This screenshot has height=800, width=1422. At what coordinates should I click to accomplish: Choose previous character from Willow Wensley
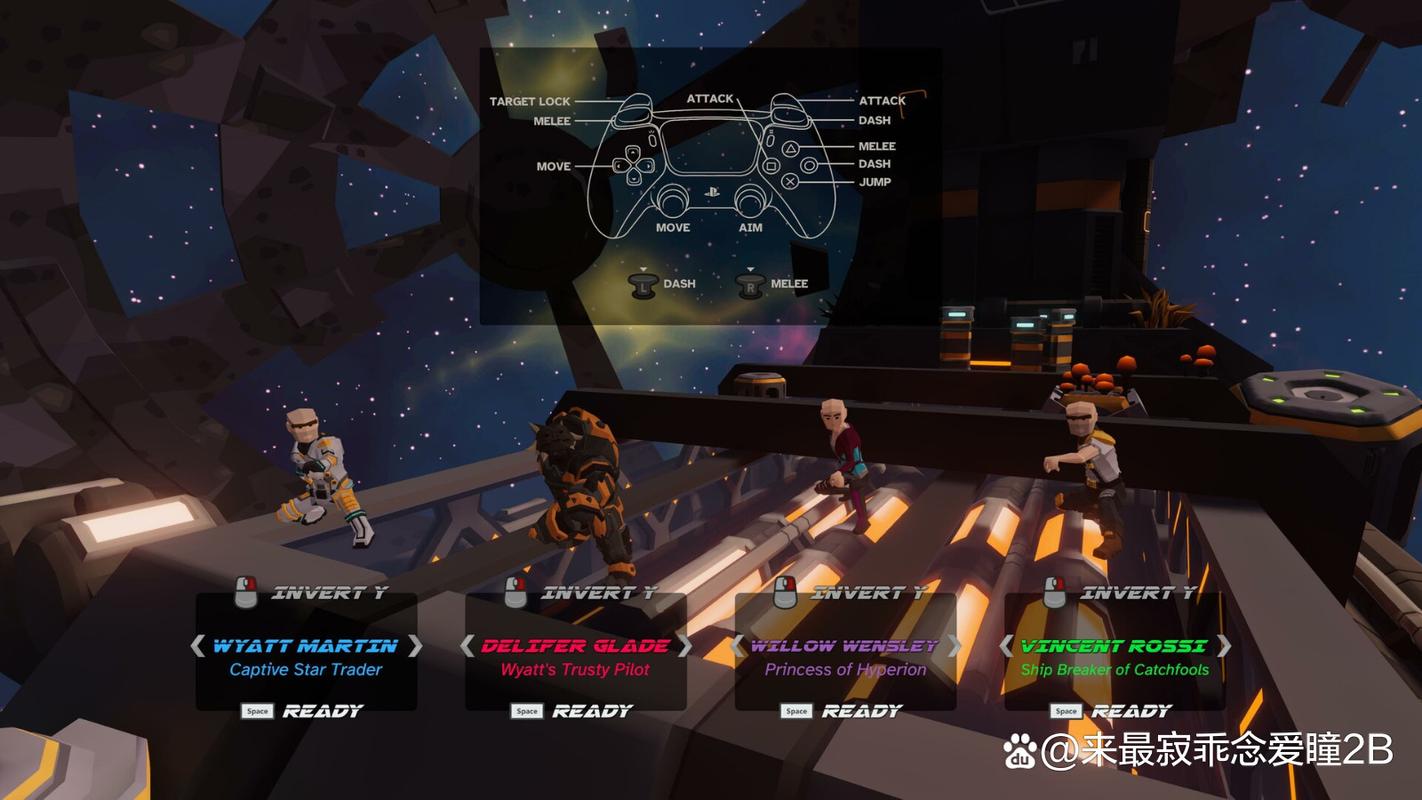(x=737, y=646)
